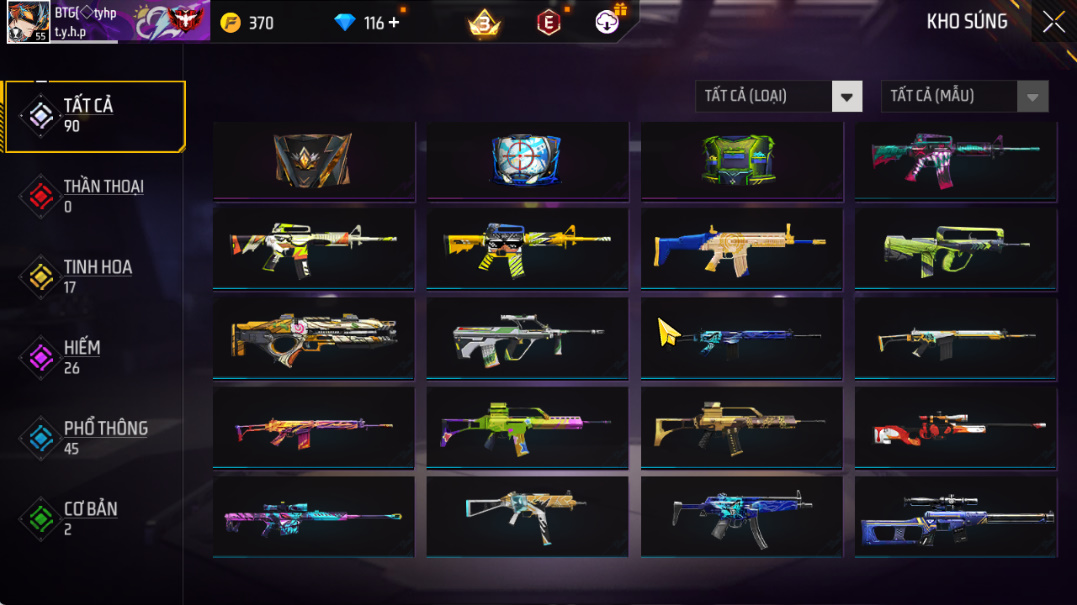1077x605 pixels.
Task: Select the blue and gold SCAR skin
Action: [741, 247]
